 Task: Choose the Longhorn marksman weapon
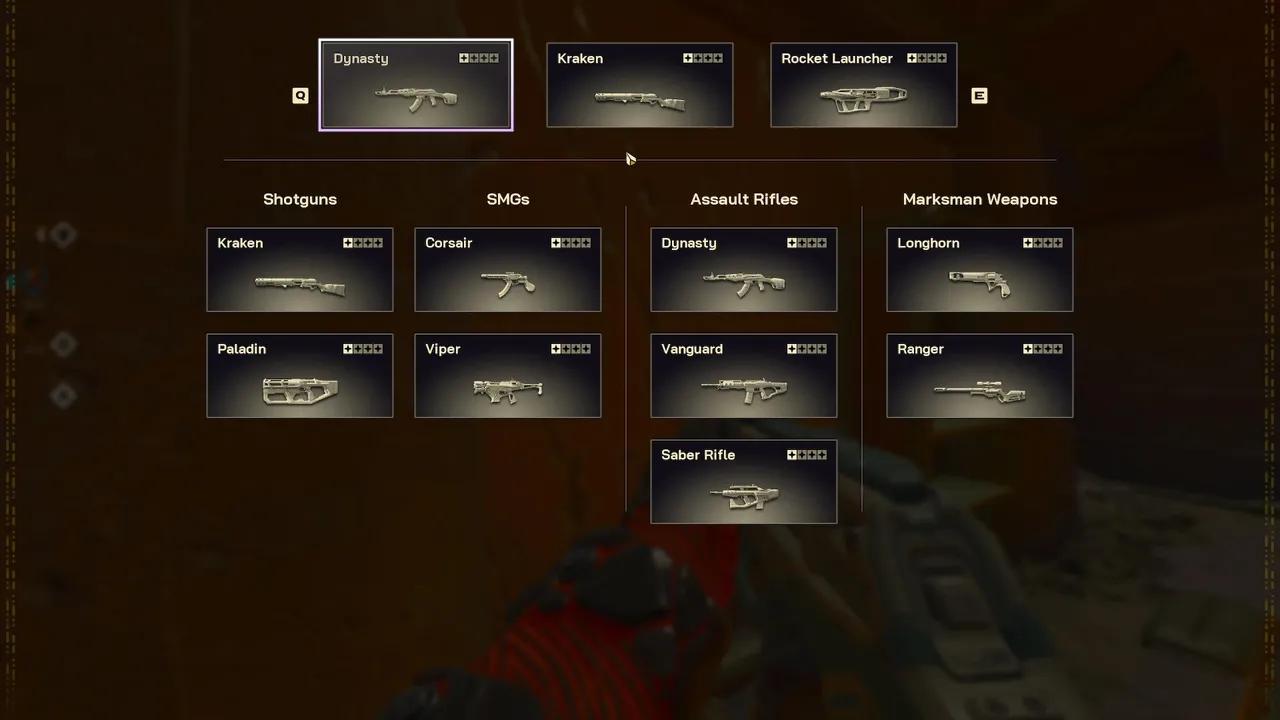click(x=980, y=270)
